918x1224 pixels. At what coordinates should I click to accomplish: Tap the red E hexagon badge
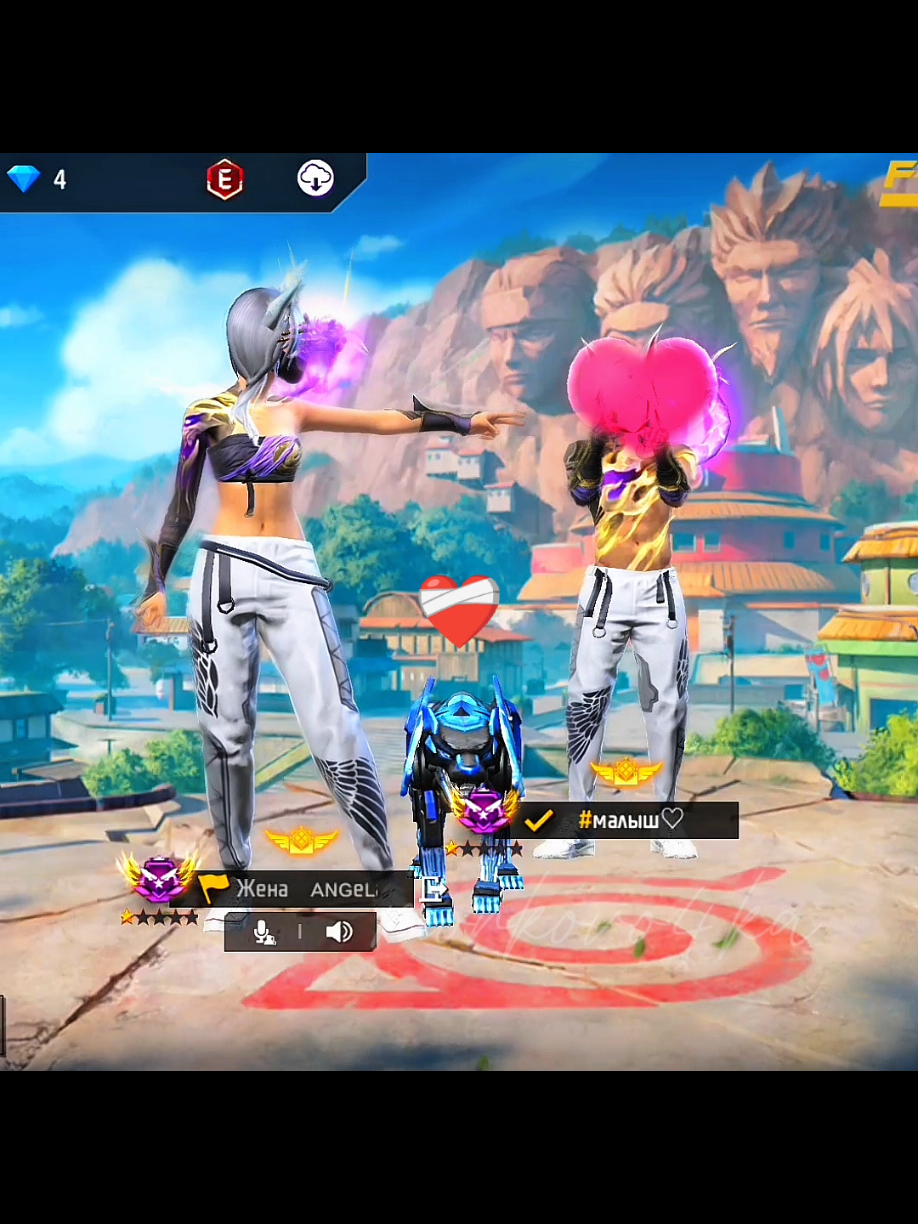click(x=224, y=180)
